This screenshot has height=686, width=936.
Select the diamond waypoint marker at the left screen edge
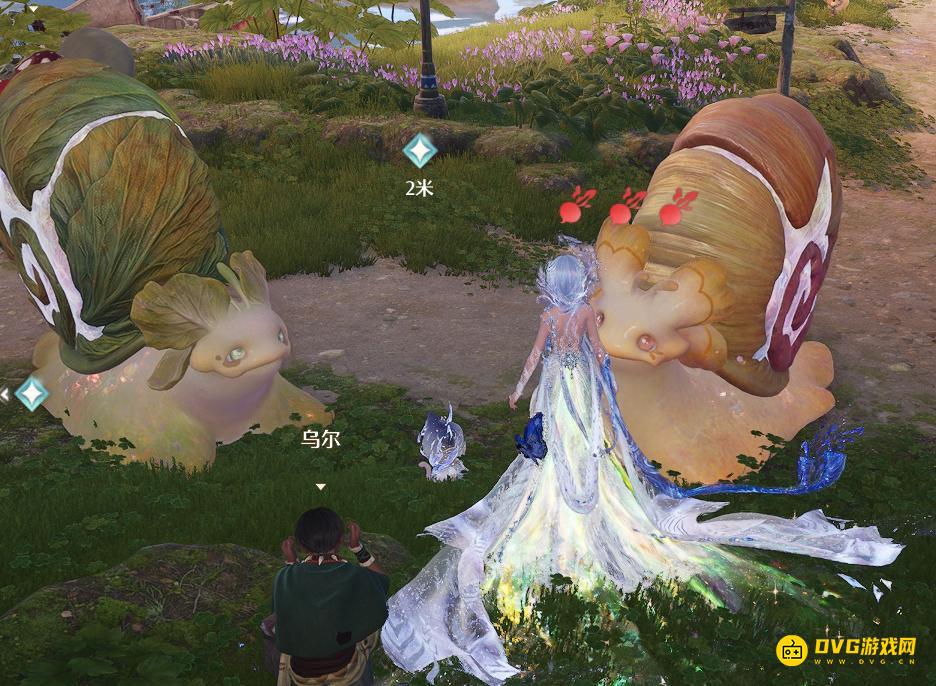click(31, 393)
